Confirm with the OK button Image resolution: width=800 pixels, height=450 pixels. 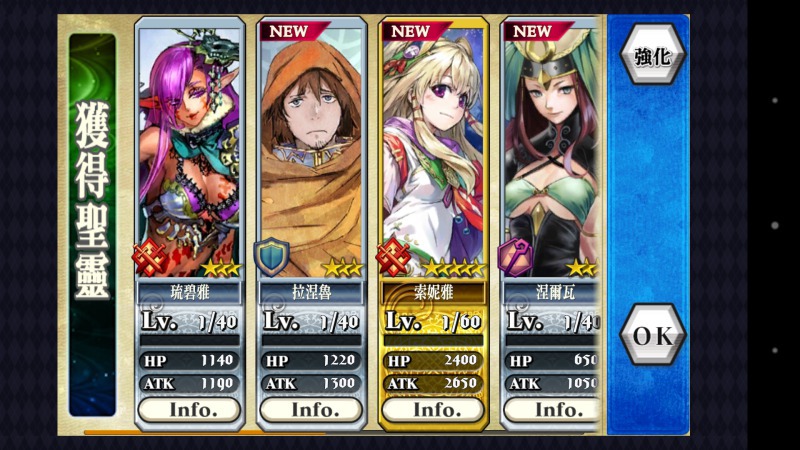coord(652,337)
